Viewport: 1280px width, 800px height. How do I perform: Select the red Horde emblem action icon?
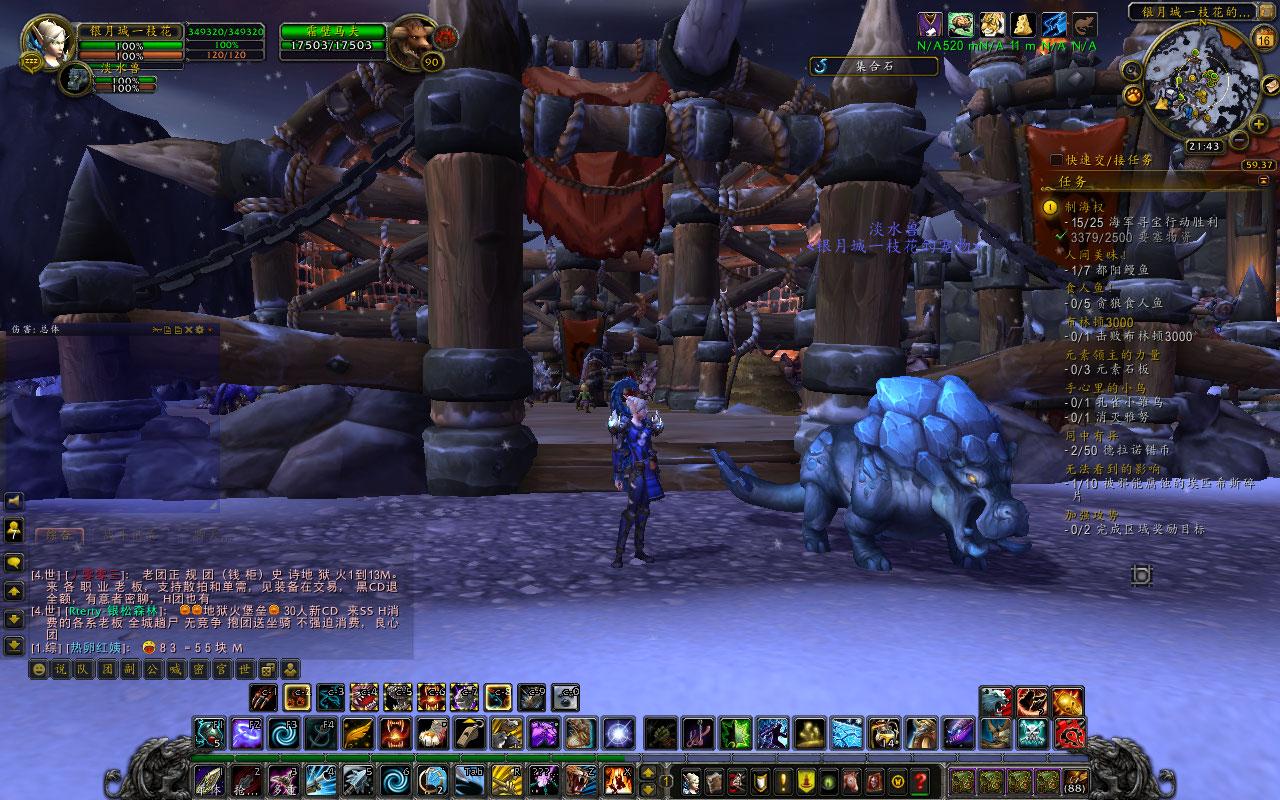(x=1068, y=733)
